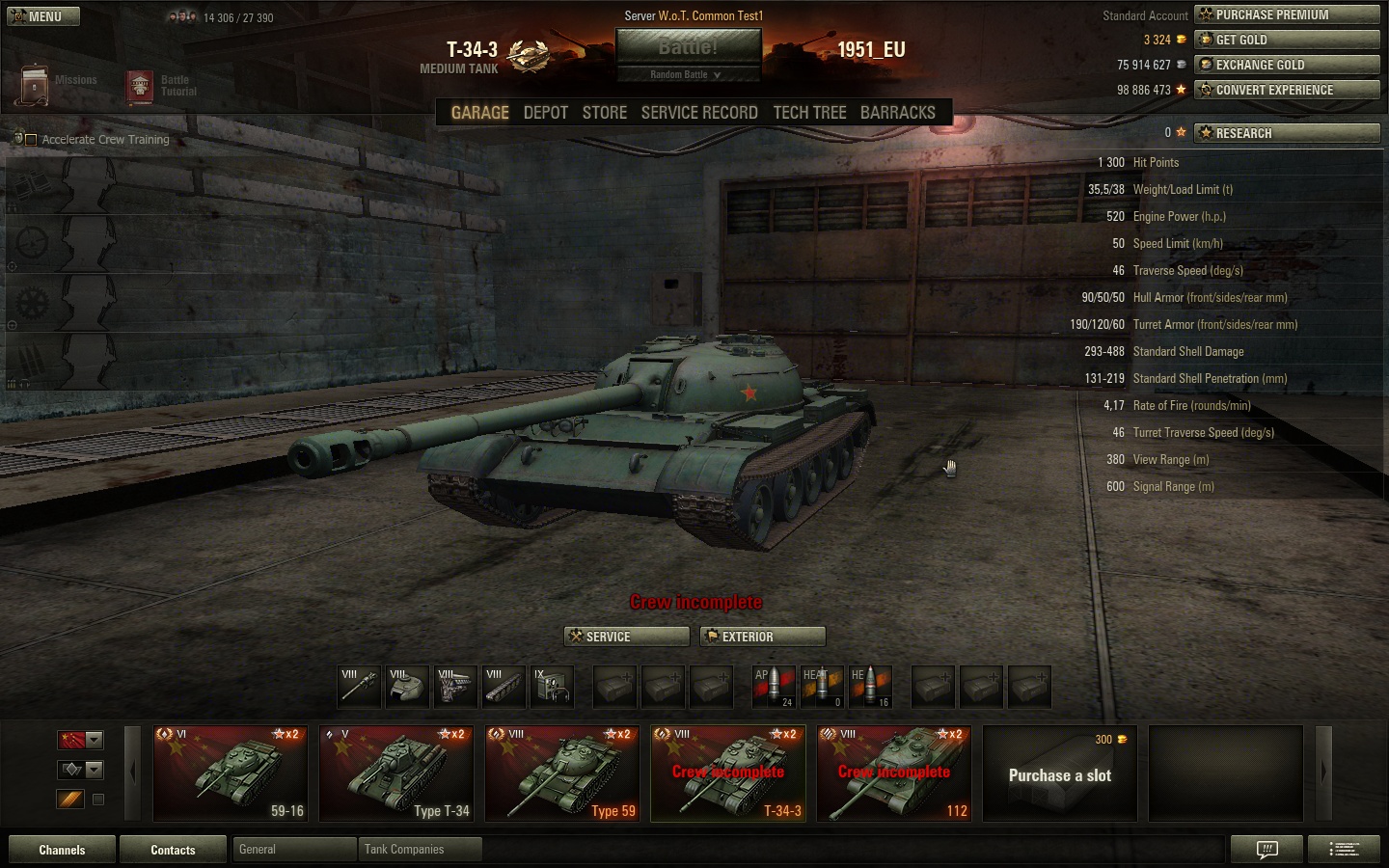This screenshot has height=868, width=1389.
Task: Choose the Get Gold button
Action: [x=1287, y=40]
